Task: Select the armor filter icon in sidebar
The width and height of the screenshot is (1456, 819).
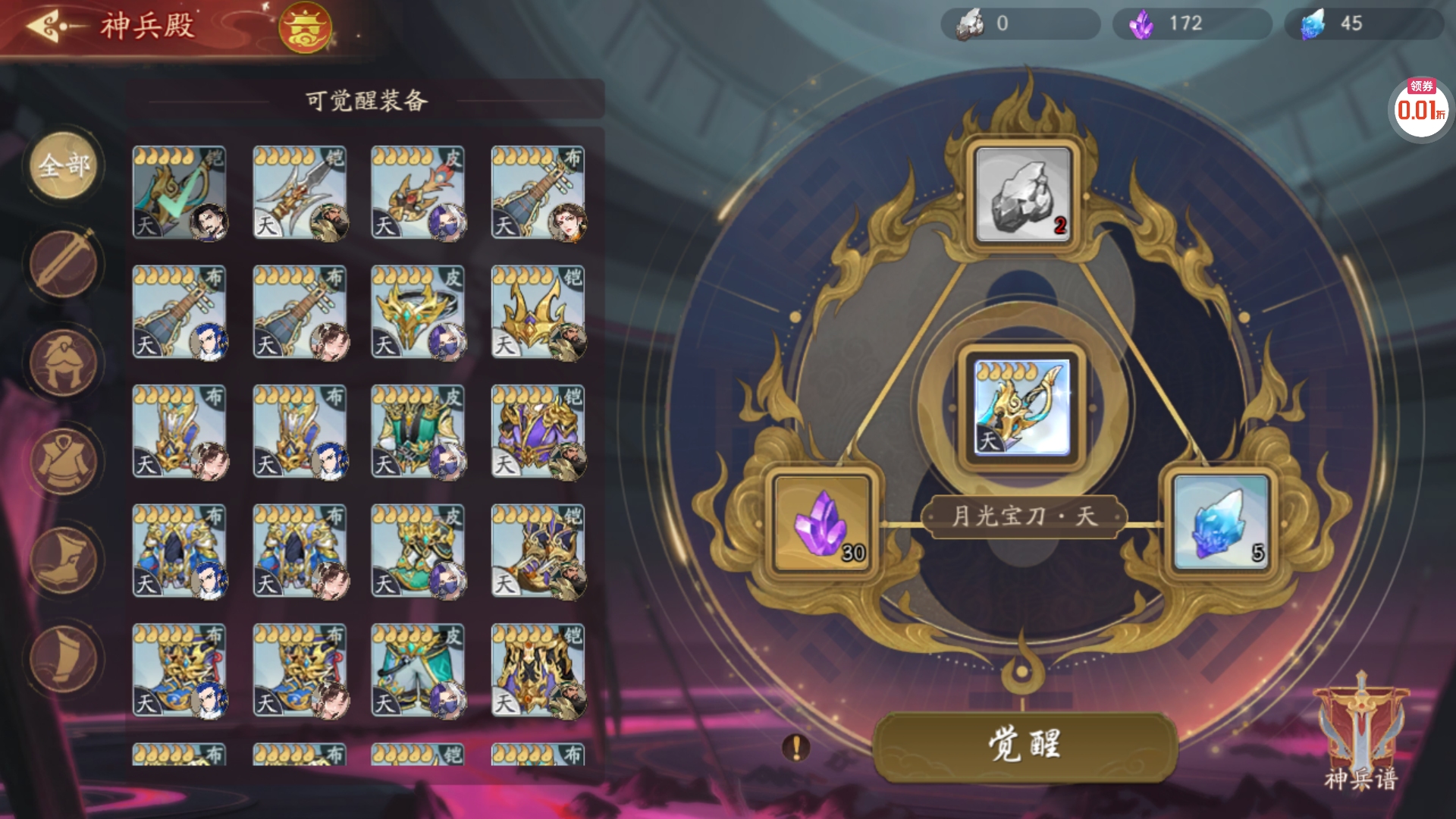Action: [63, 461]
